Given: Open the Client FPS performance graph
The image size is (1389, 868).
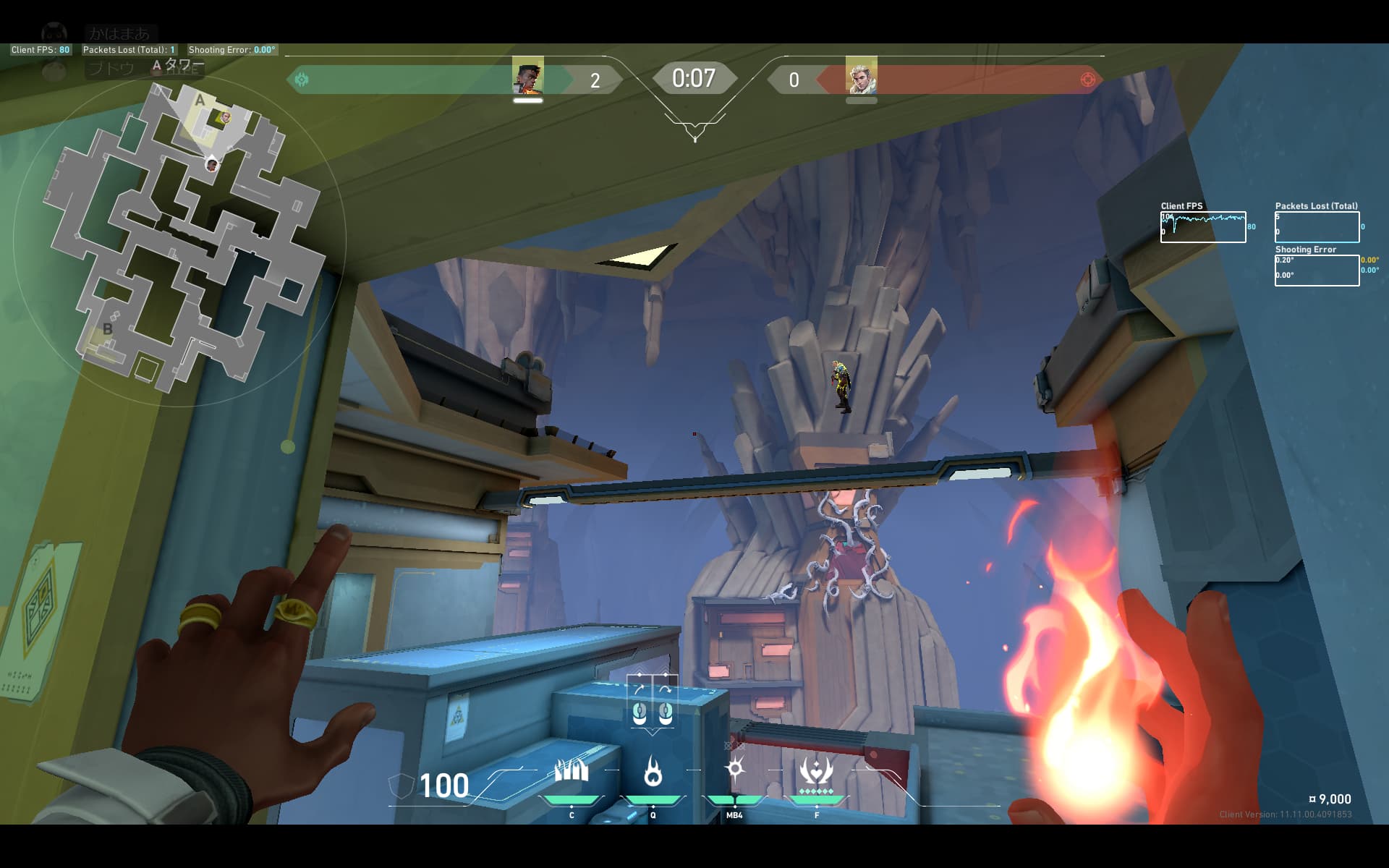Looking at the screenshot, I should tap(1203, 227).
